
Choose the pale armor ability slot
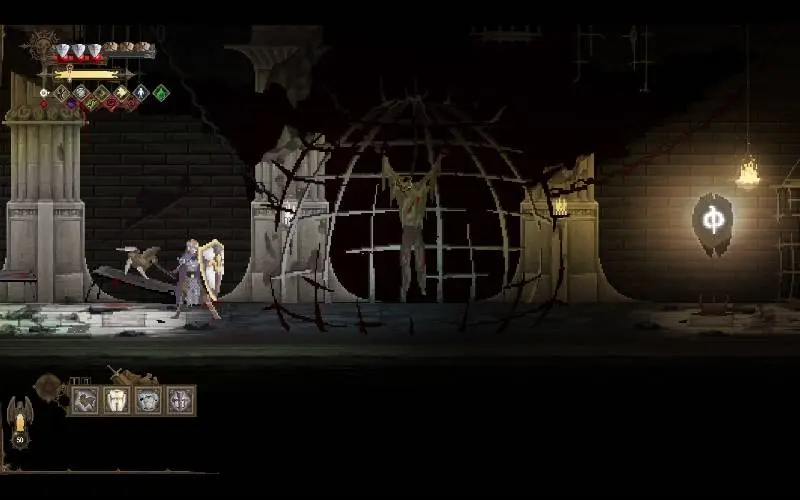click(x=148, y=401)
